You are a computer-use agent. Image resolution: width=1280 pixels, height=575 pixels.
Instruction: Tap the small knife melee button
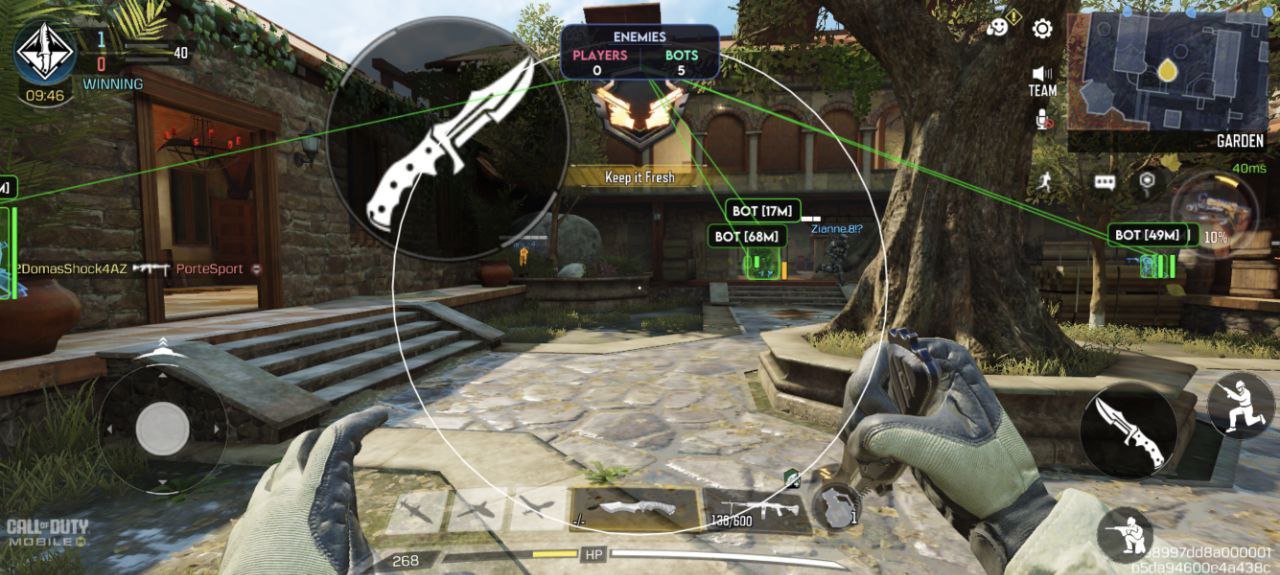[x=1128, y=431]
